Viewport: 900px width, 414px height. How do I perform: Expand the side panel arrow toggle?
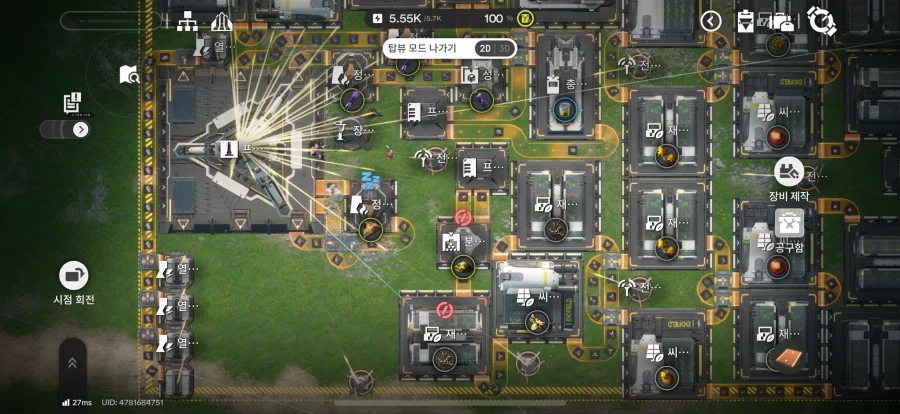coord(81,129)
